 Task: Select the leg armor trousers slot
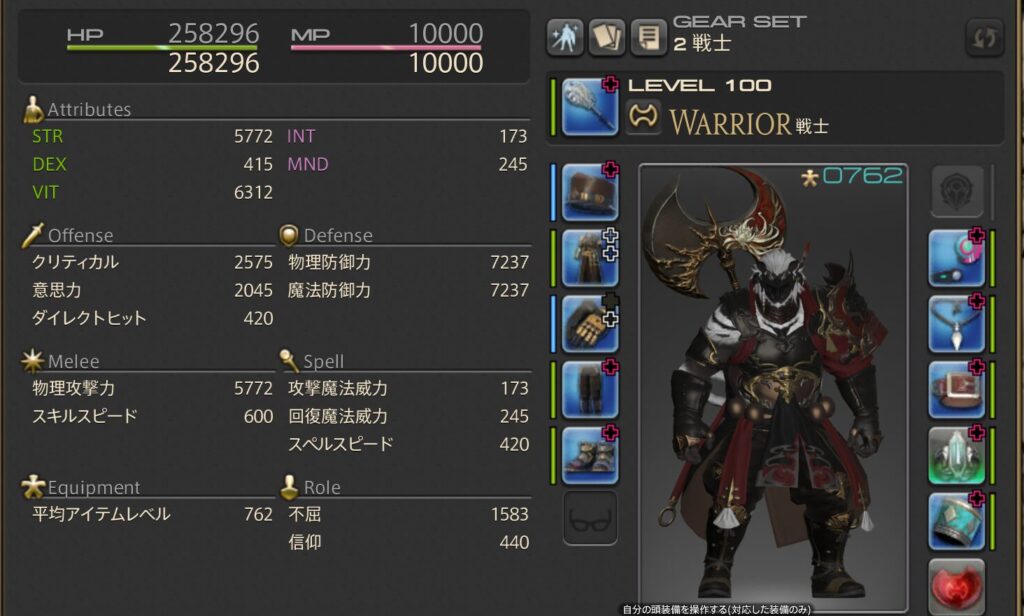pos(589,390)
